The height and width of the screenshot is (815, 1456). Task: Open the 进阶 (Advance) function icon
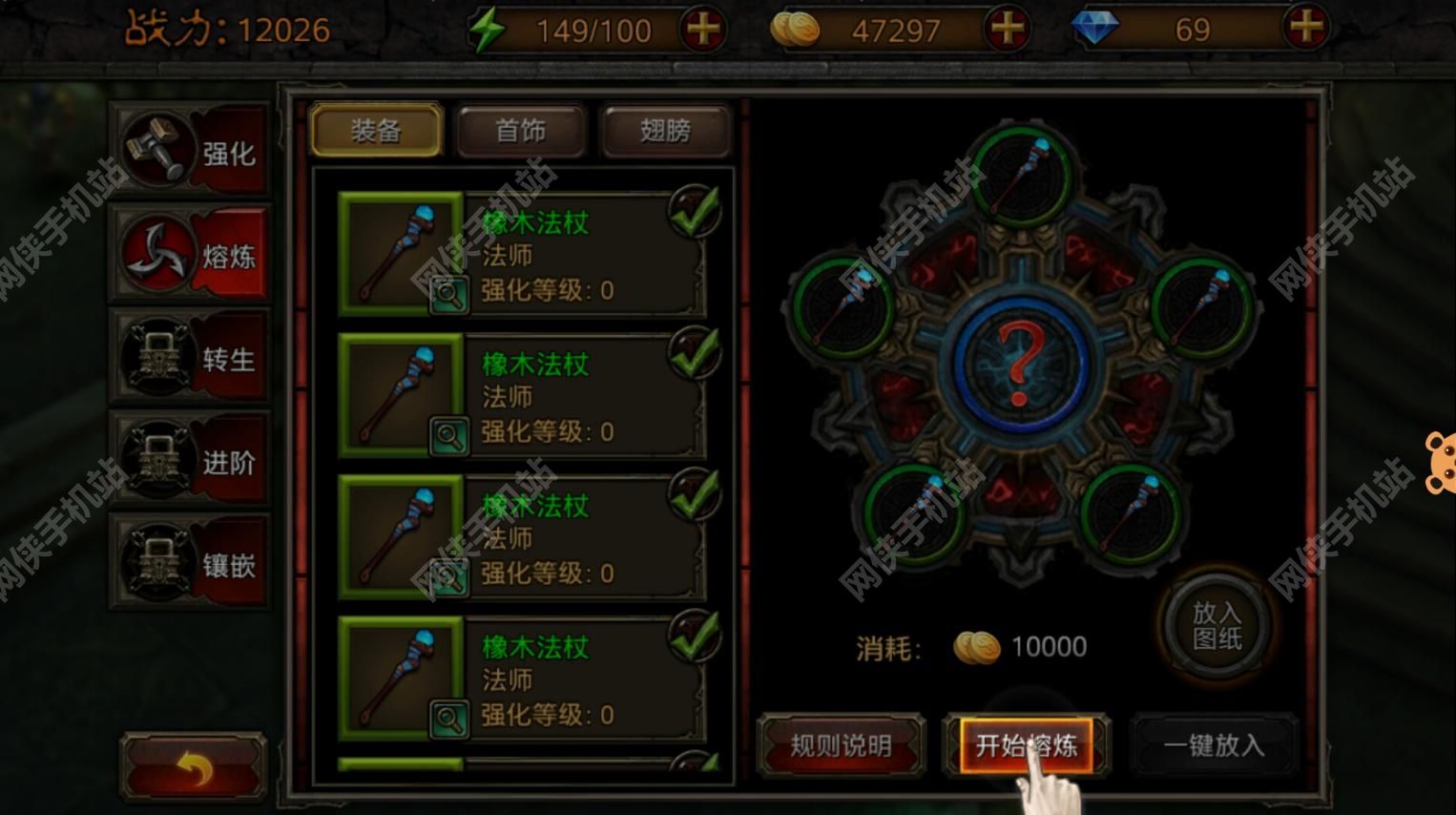157,461
